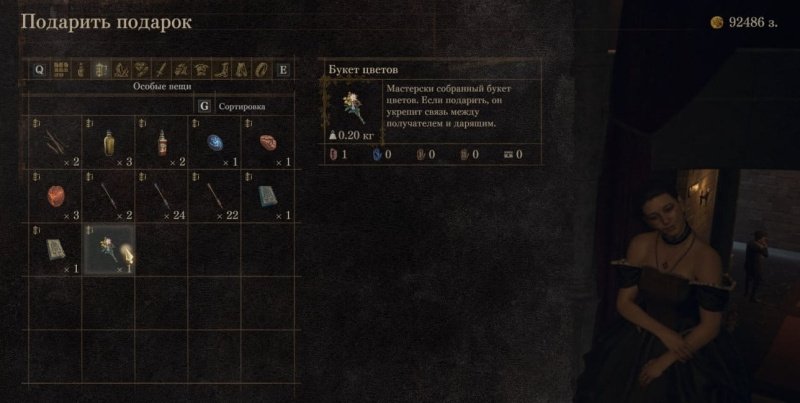Choose the yellow flask with quantity 3
The image size is (800, 403).
pyautogui.click(x=107, y=145)
